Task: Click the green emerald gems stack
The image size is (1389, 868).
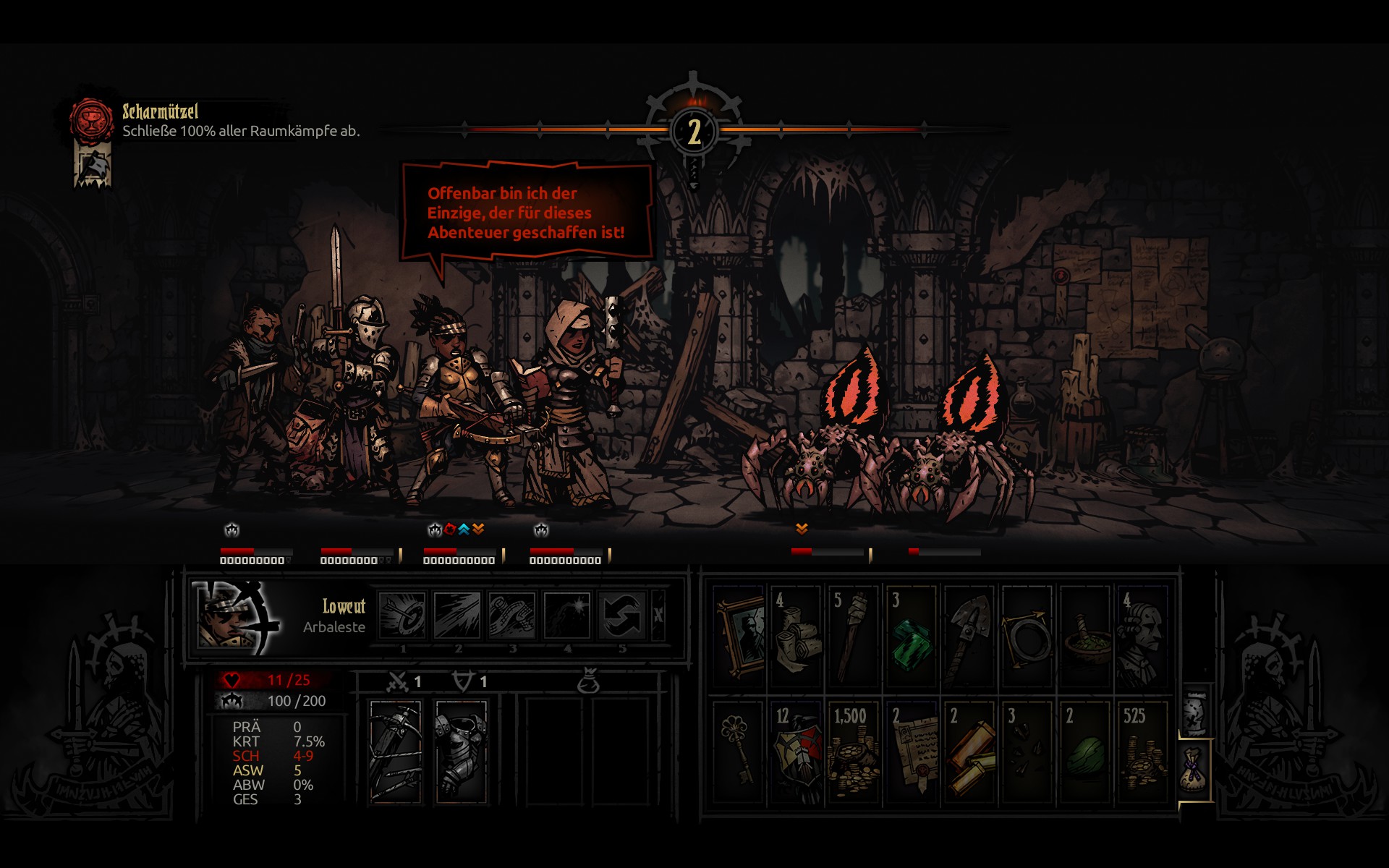Action: [x=912, y=636]
